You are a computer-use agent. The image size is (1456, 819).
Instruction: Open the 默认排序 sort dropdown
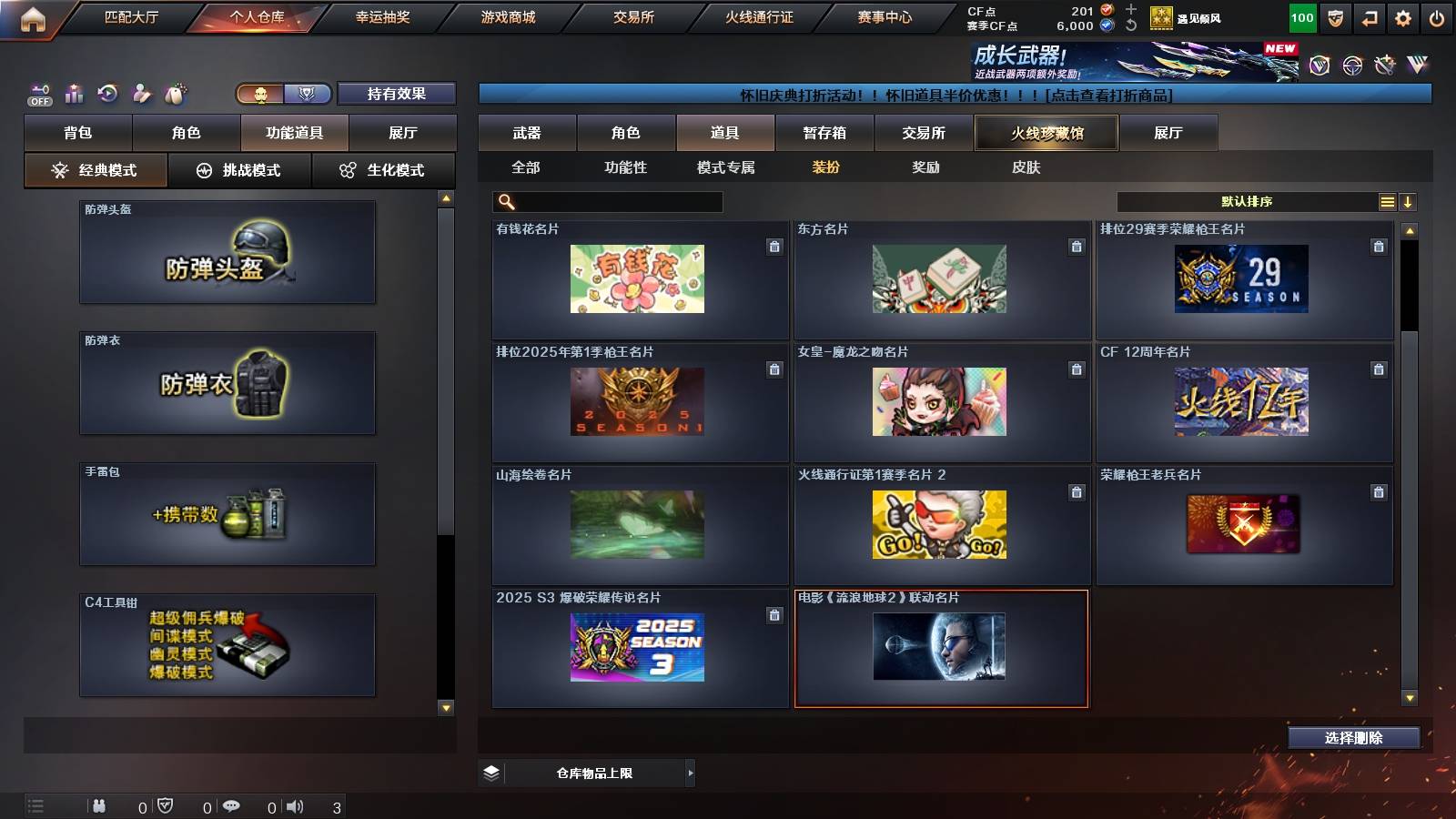pyautogui.click(x=1247, y=201)
